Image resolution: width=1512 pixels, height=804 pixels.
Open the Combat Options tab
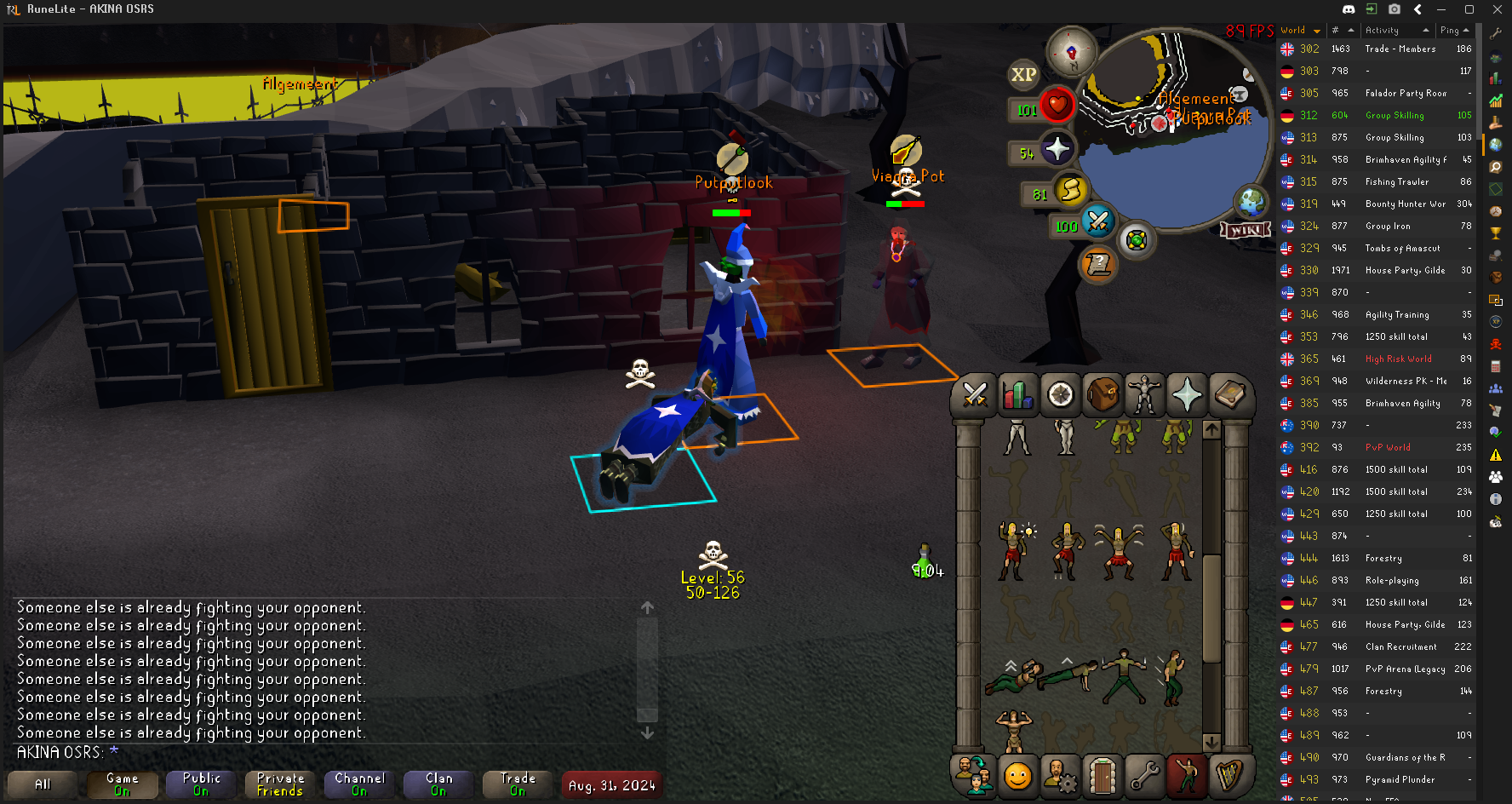[975, 394]
